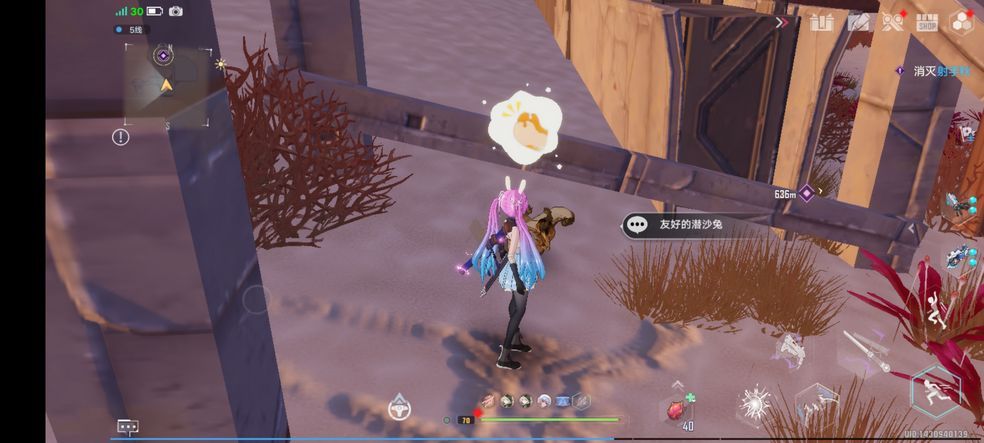This screenshot has width=984, height=443.
Task: Activate the starburst skill button
Action: pos(752,404)
